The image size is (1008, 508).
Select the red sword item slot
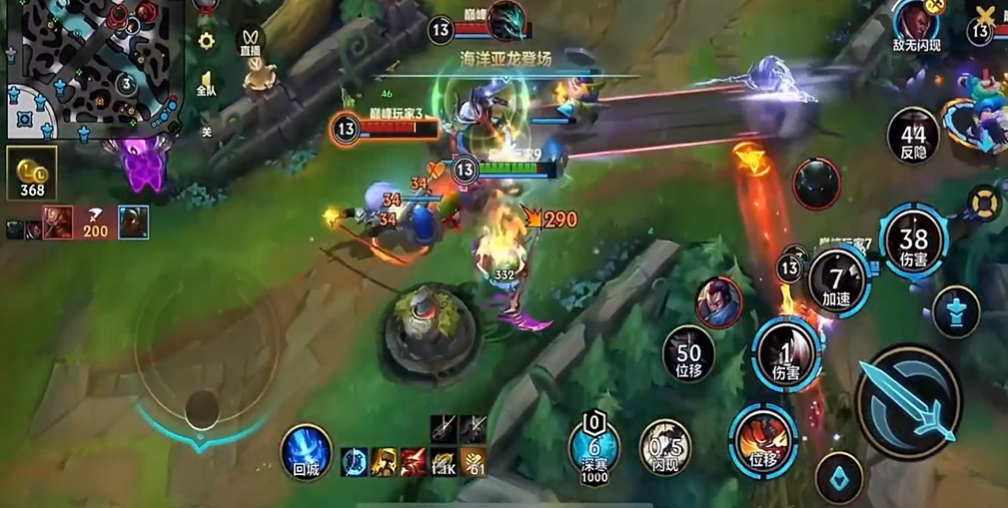click(x=413, y=461)
